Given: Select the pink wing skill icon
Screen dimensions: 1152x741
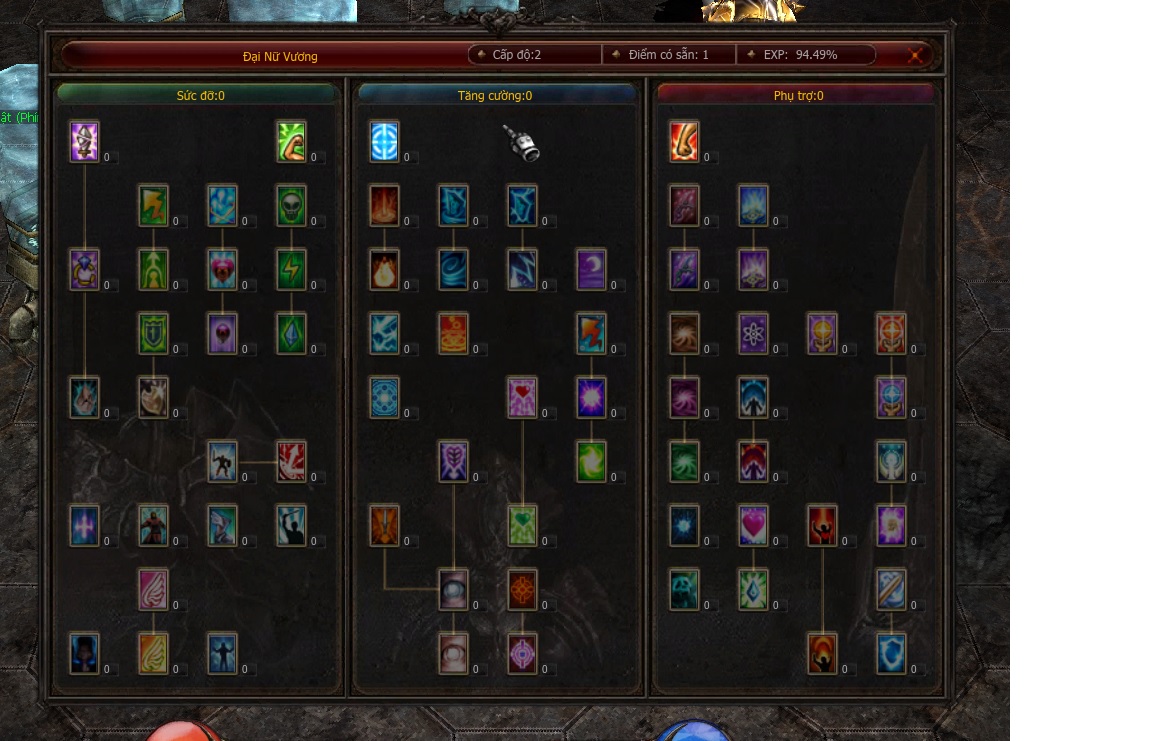Looking at the screenshot, I should point(153,590).
